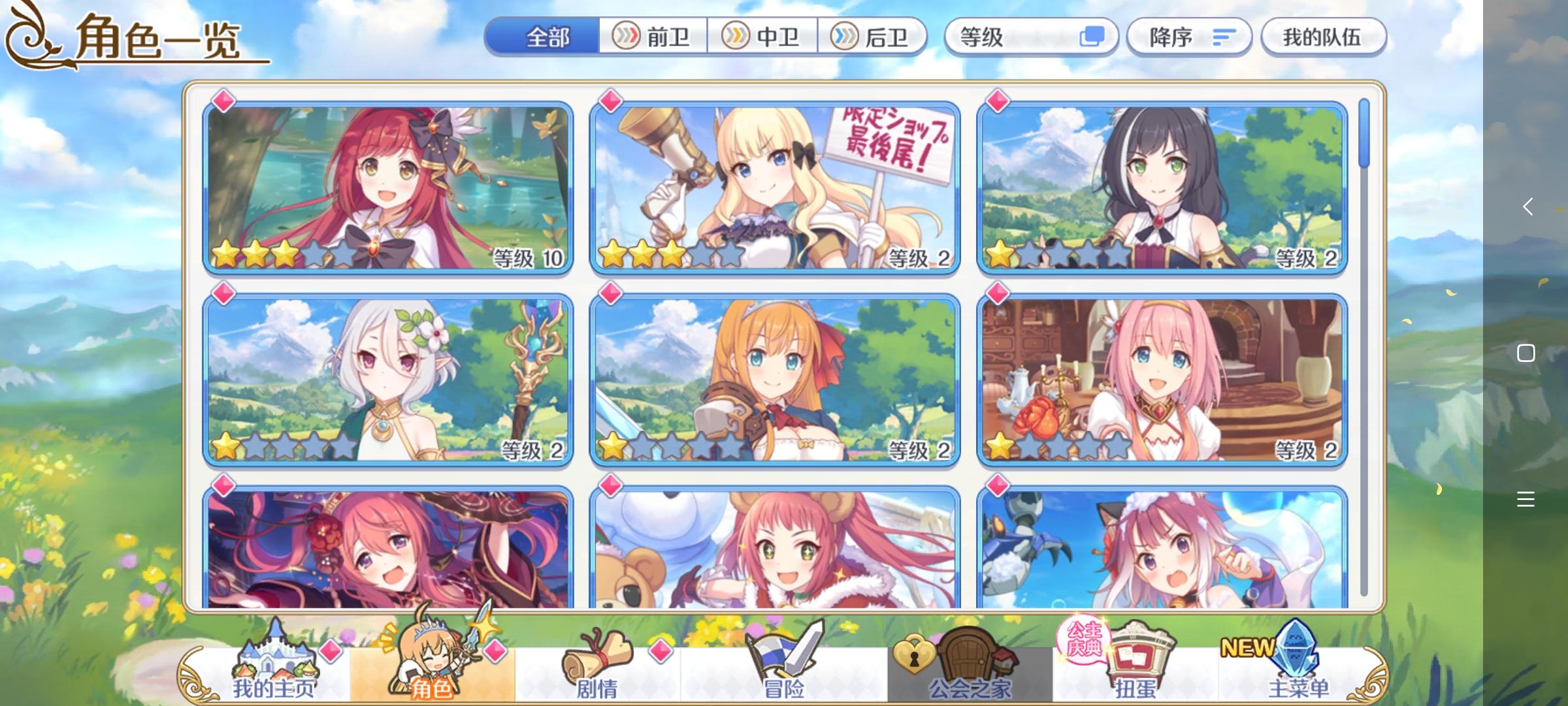Enable the 全部 show-all filter
1568x706 pixels.
[547, 37]
